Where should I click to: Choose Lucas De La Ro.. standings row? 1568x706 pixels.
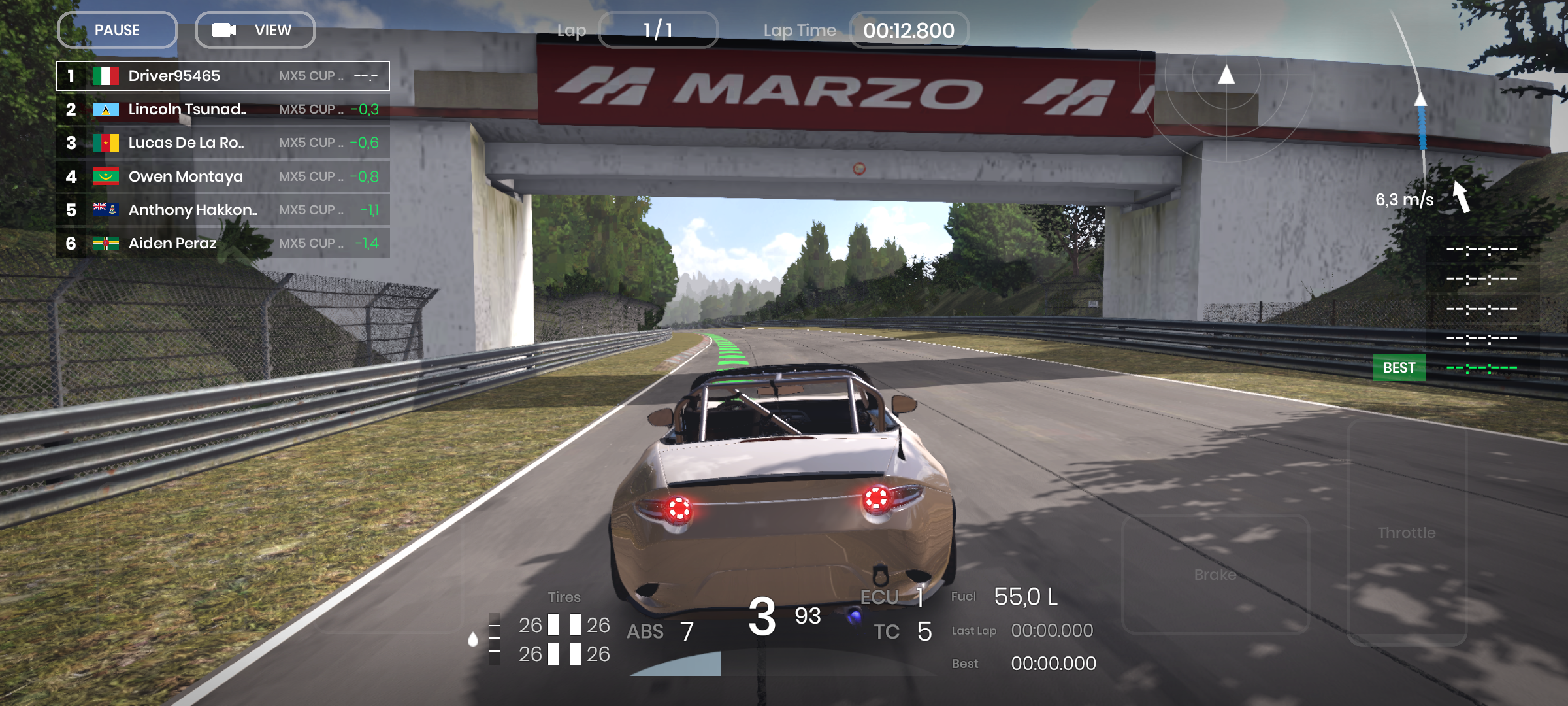pos(223,143)
